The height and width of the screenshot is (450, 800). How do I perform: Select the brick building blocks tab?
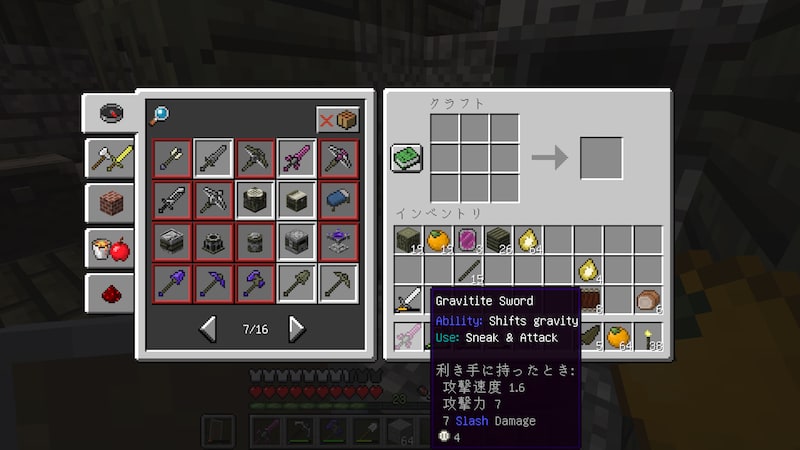110,203
